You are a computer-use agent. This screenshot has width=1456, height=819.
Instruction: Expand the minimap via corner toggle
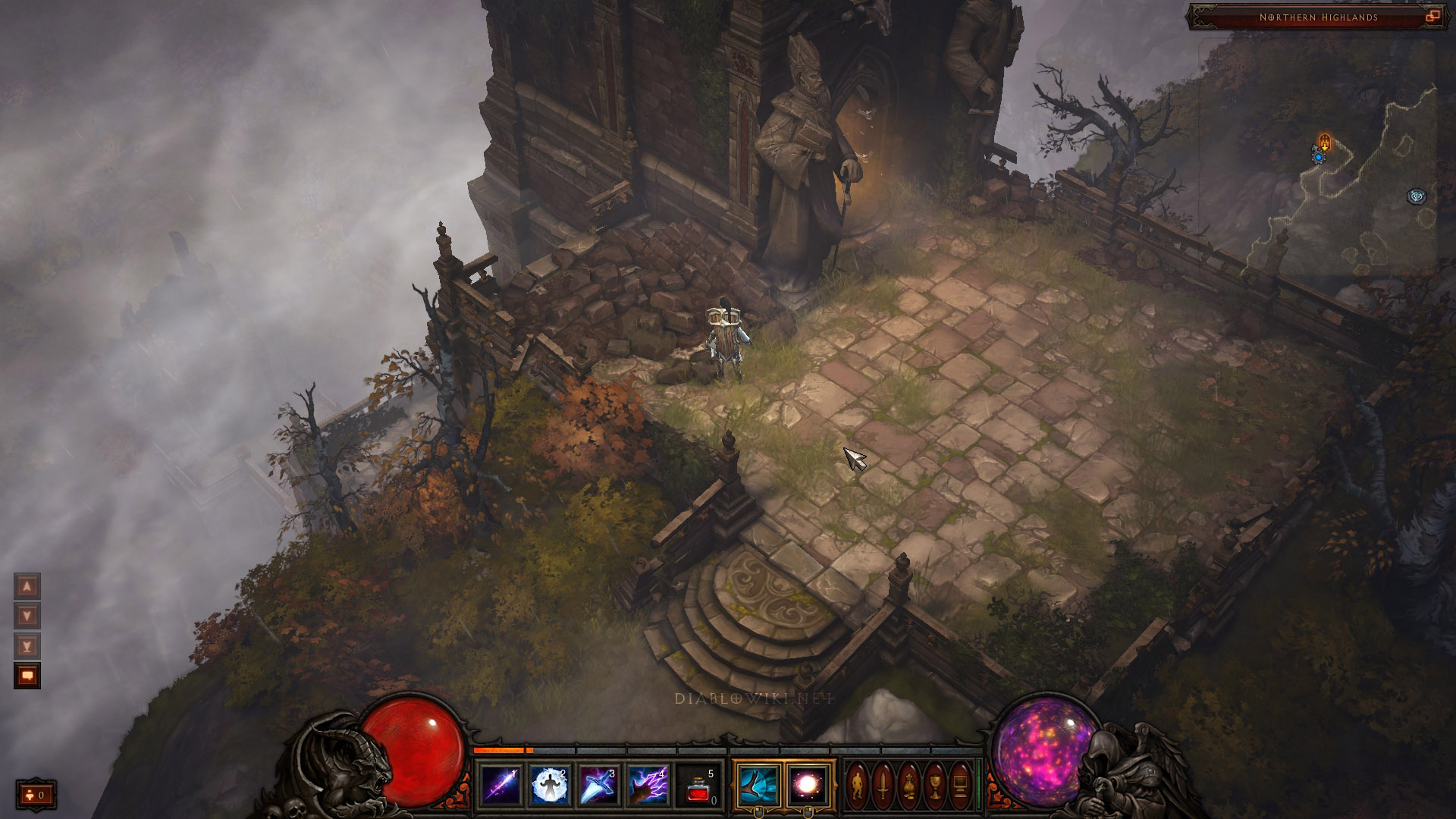1432,16
